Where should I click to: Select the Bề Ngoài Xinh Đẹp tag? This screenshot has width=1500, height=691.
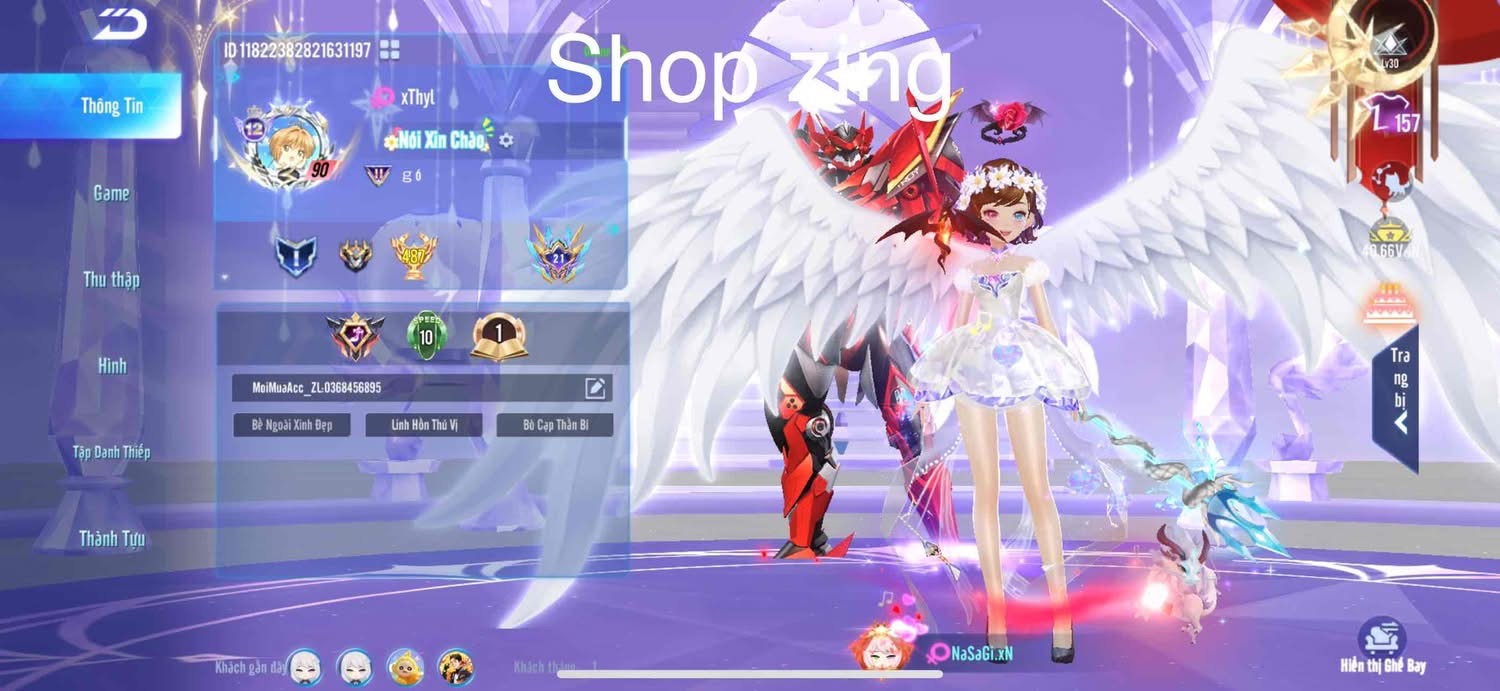pyautogui.click(x=292, y=425)
